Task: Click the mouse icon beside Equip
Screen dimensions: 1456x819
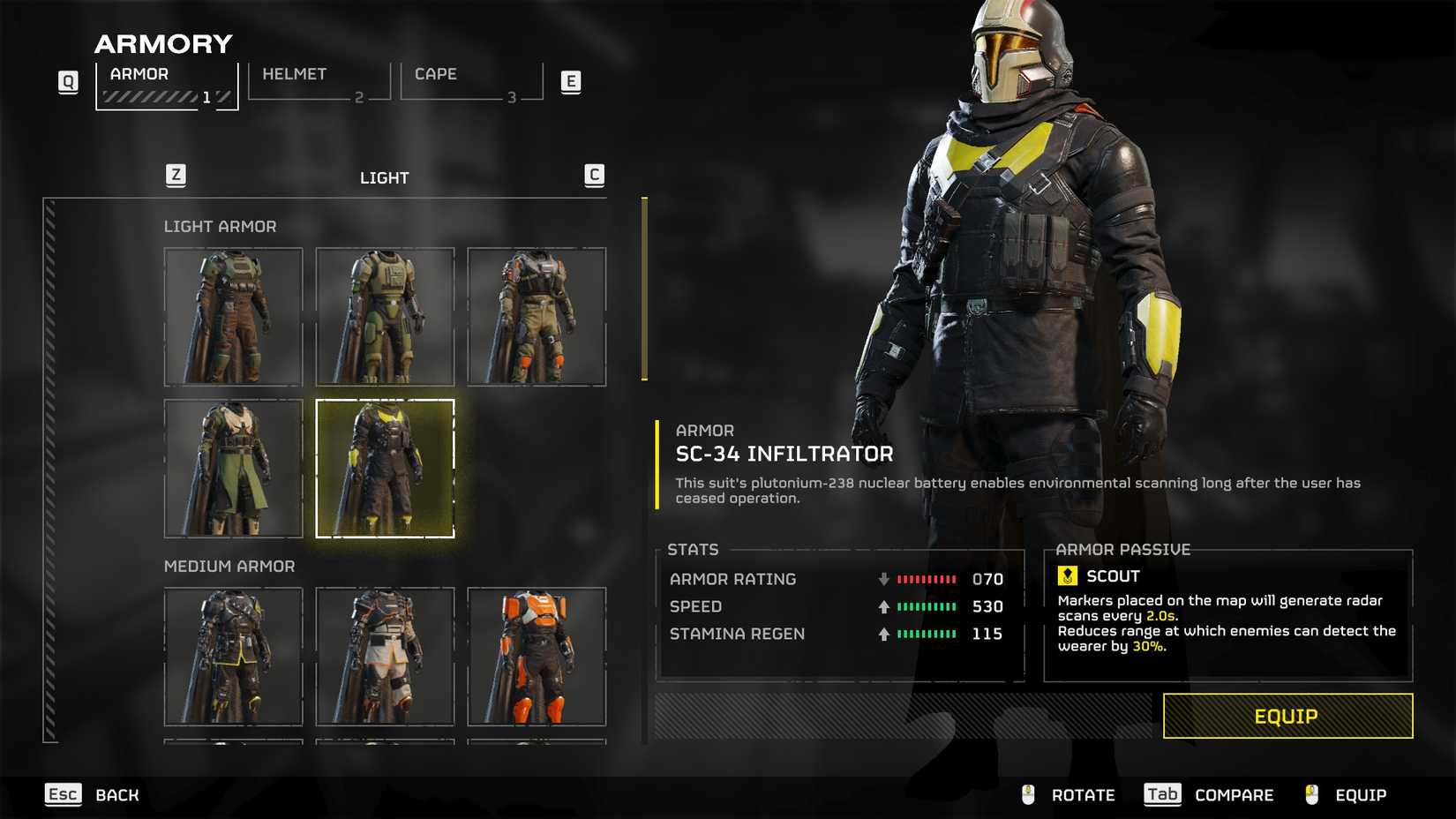Action: click(x=1311, y=794)
